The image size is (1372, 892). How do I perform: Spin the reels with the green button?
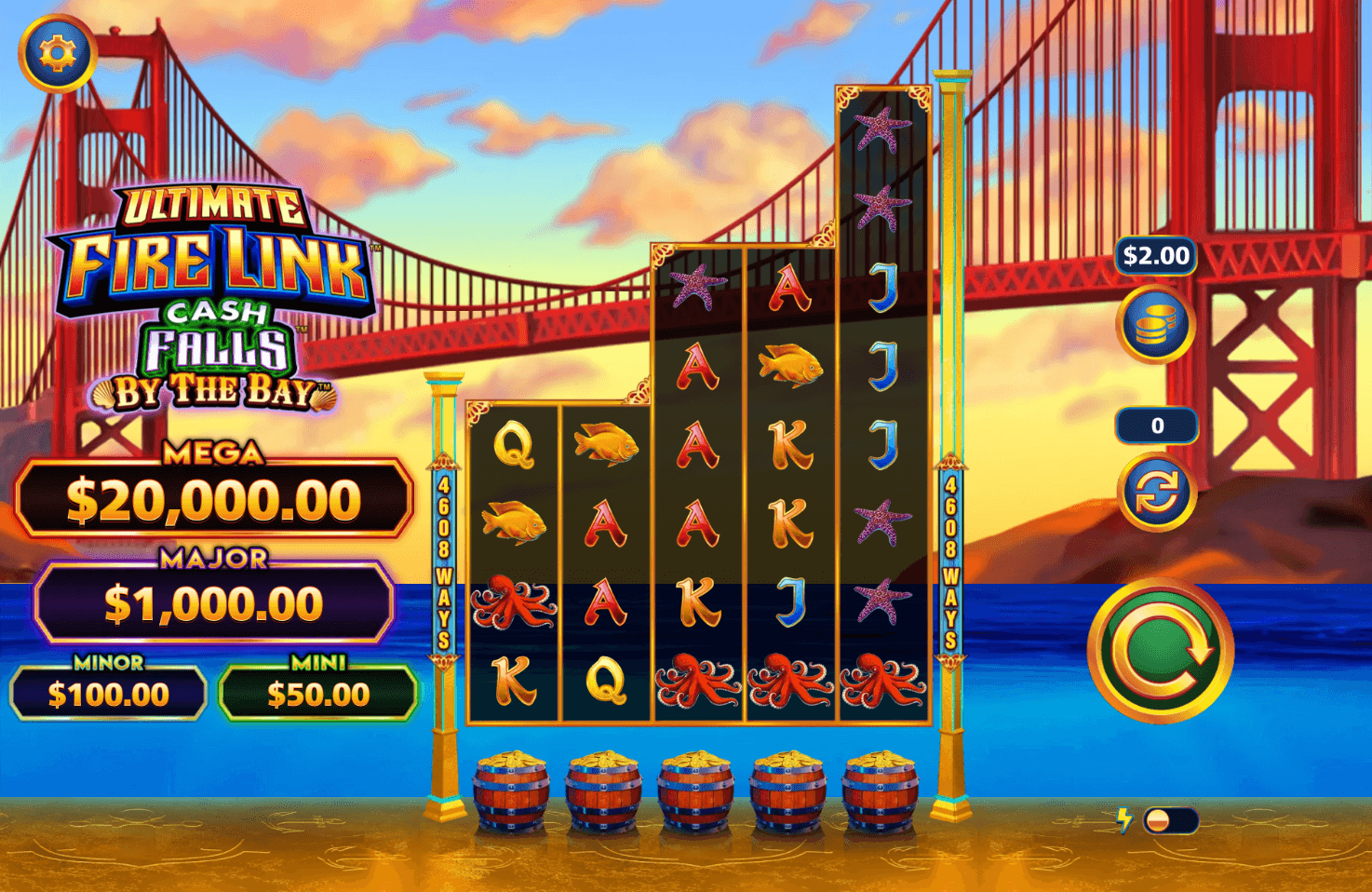1160,650
